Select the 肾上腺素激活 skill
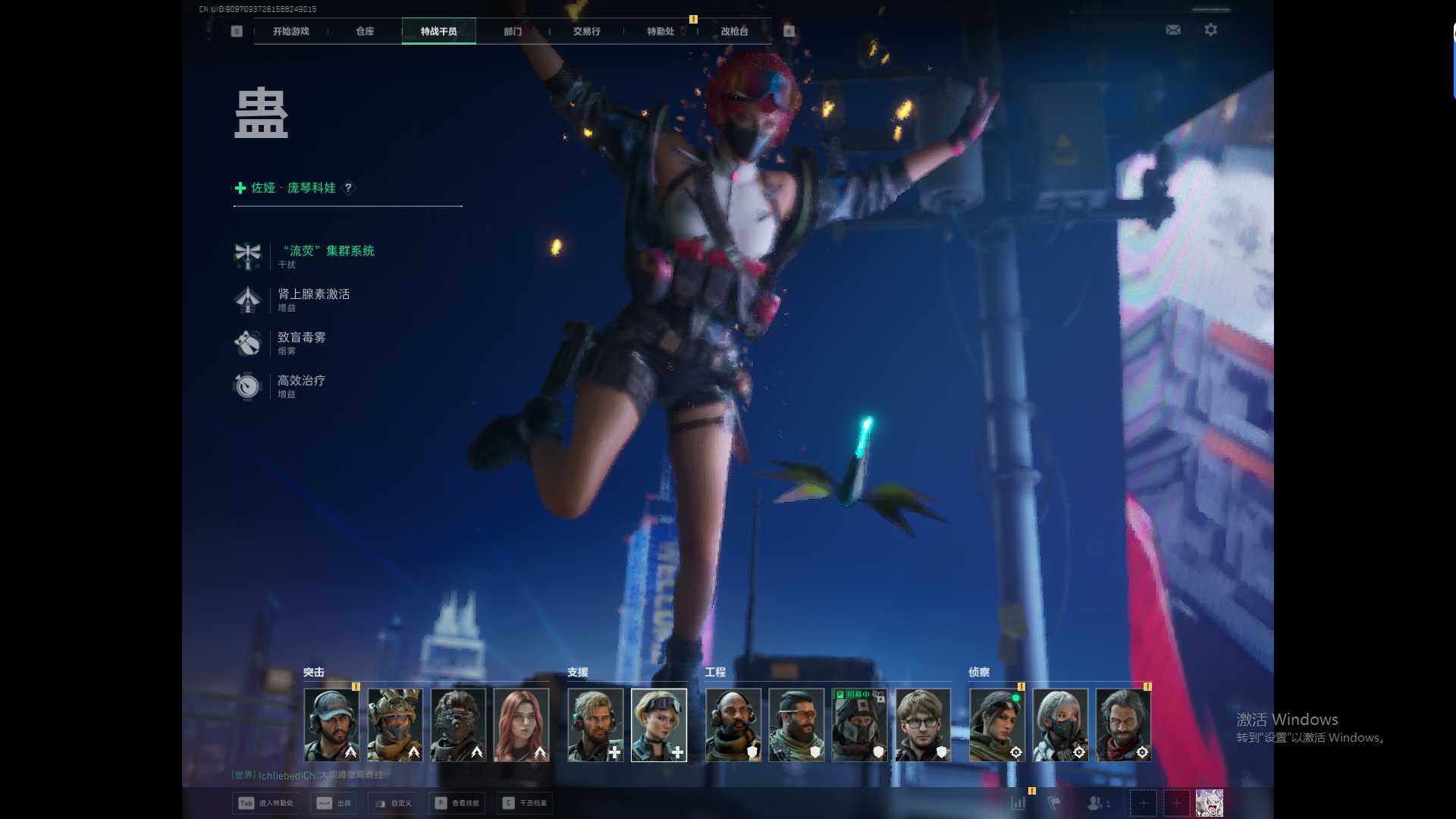 point(313,294)
